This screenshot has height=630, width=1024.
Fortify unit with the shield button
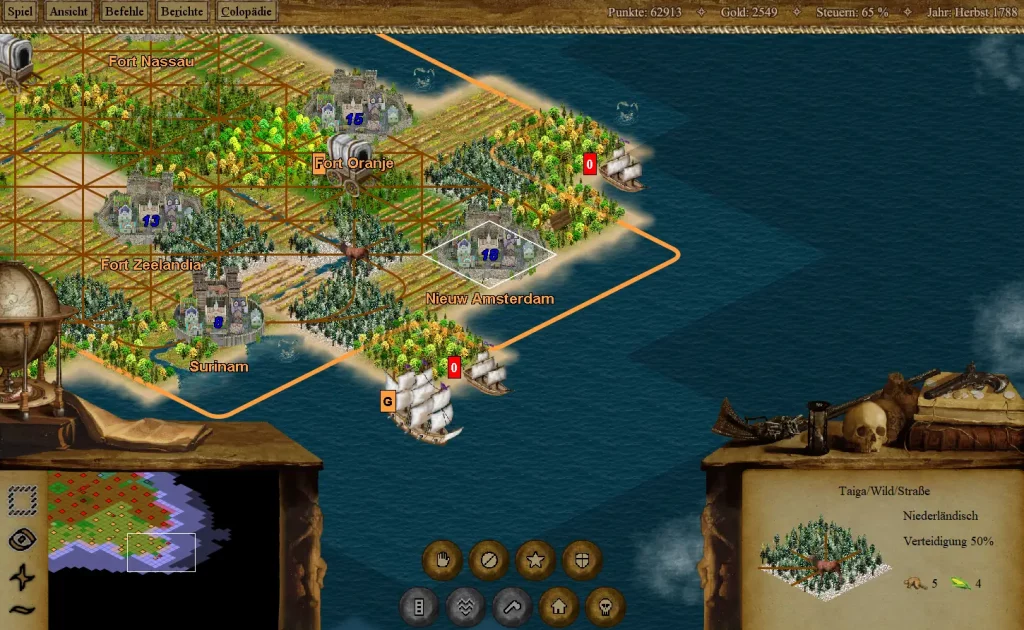click(582, 559)
